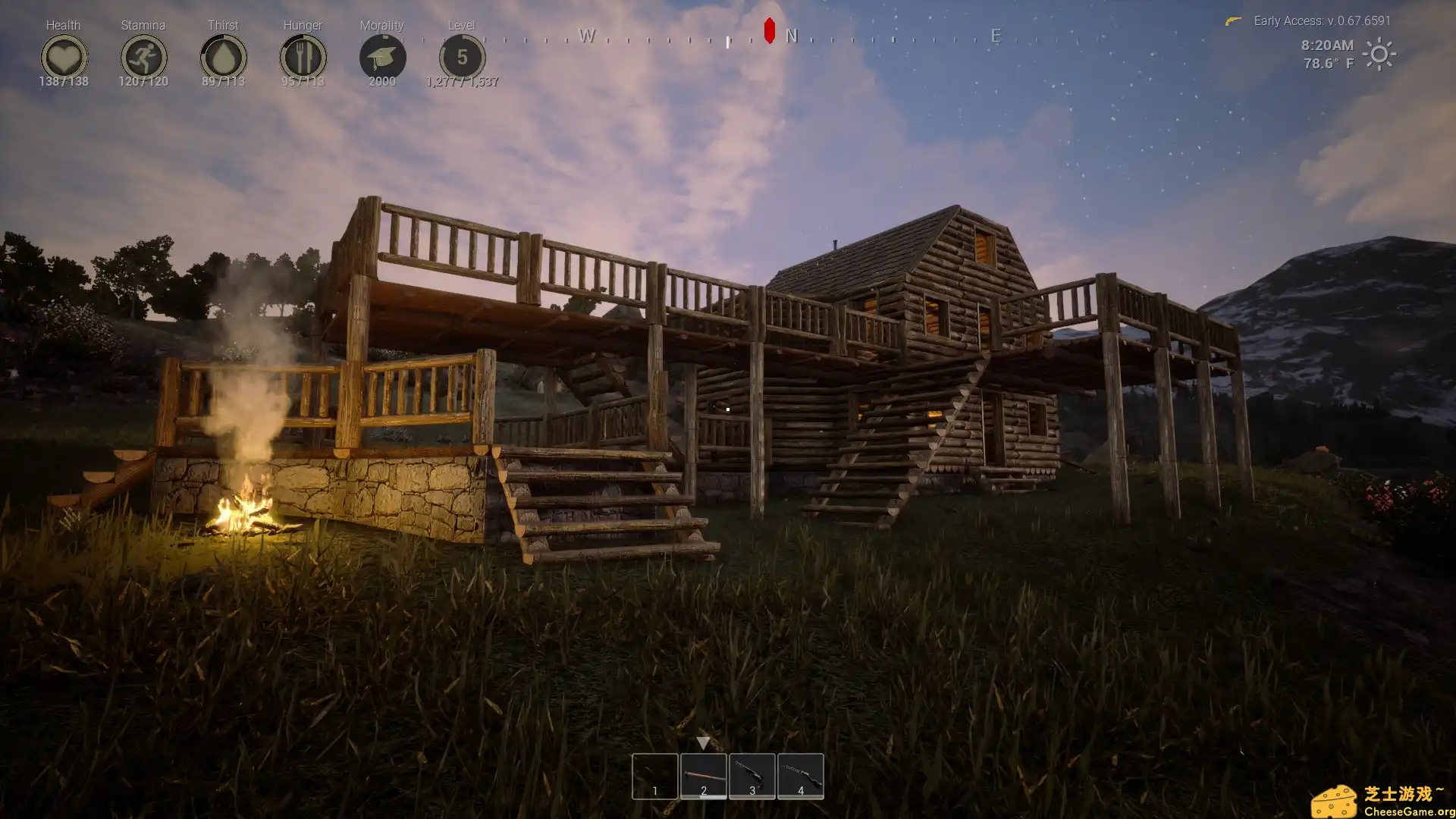The width and height of the screenshot is (1456, 819).
Task: Click the sun weather icon near the temperature
Action: click(1380, 55)
